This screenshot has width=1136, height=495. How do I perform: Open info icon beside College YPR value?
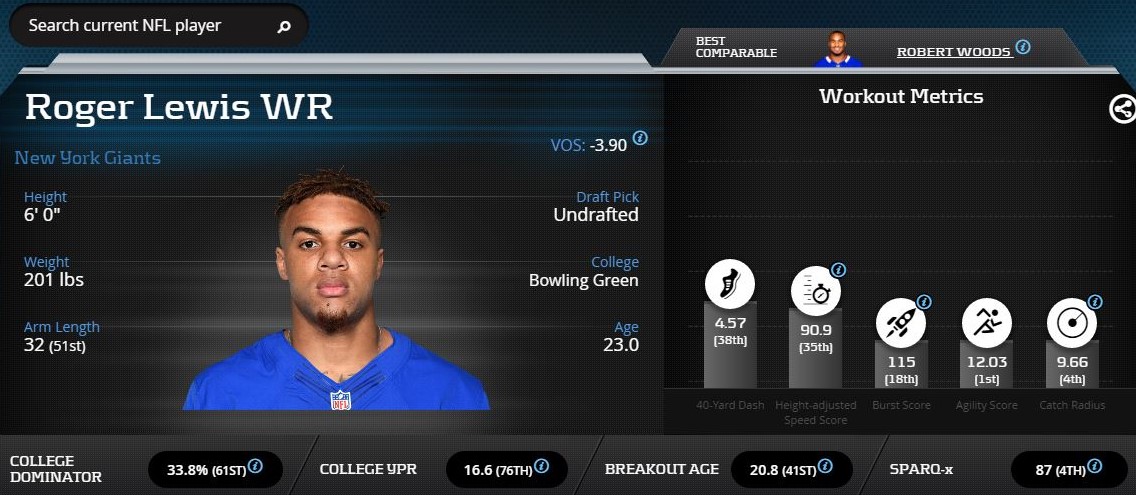[x=541, y=466]
